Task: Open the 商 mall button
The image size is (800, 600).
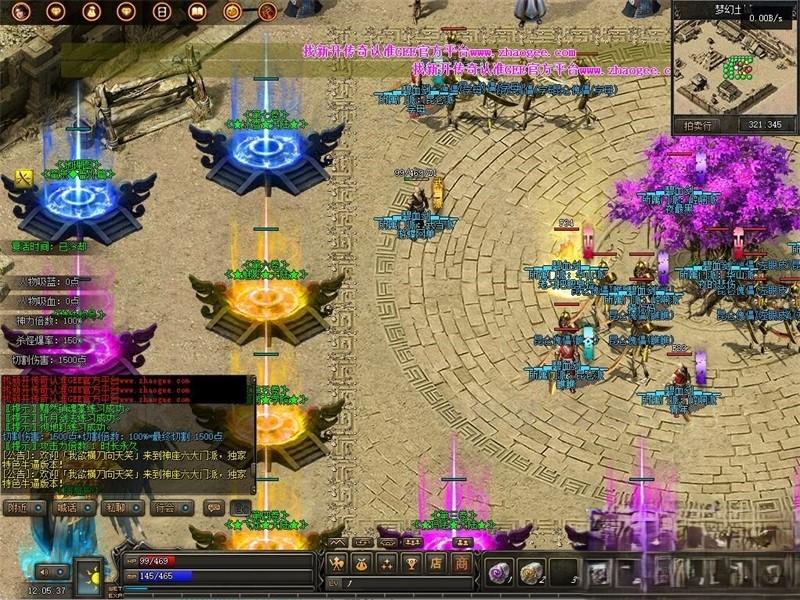Action: [x=461, y=563]
